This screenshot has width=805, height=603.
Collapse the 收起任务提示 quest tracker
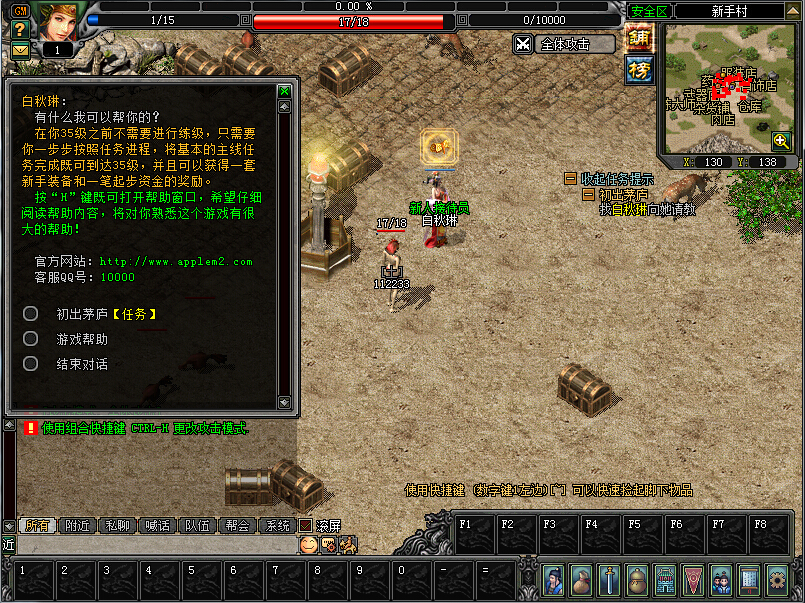(x=571, y=178)
